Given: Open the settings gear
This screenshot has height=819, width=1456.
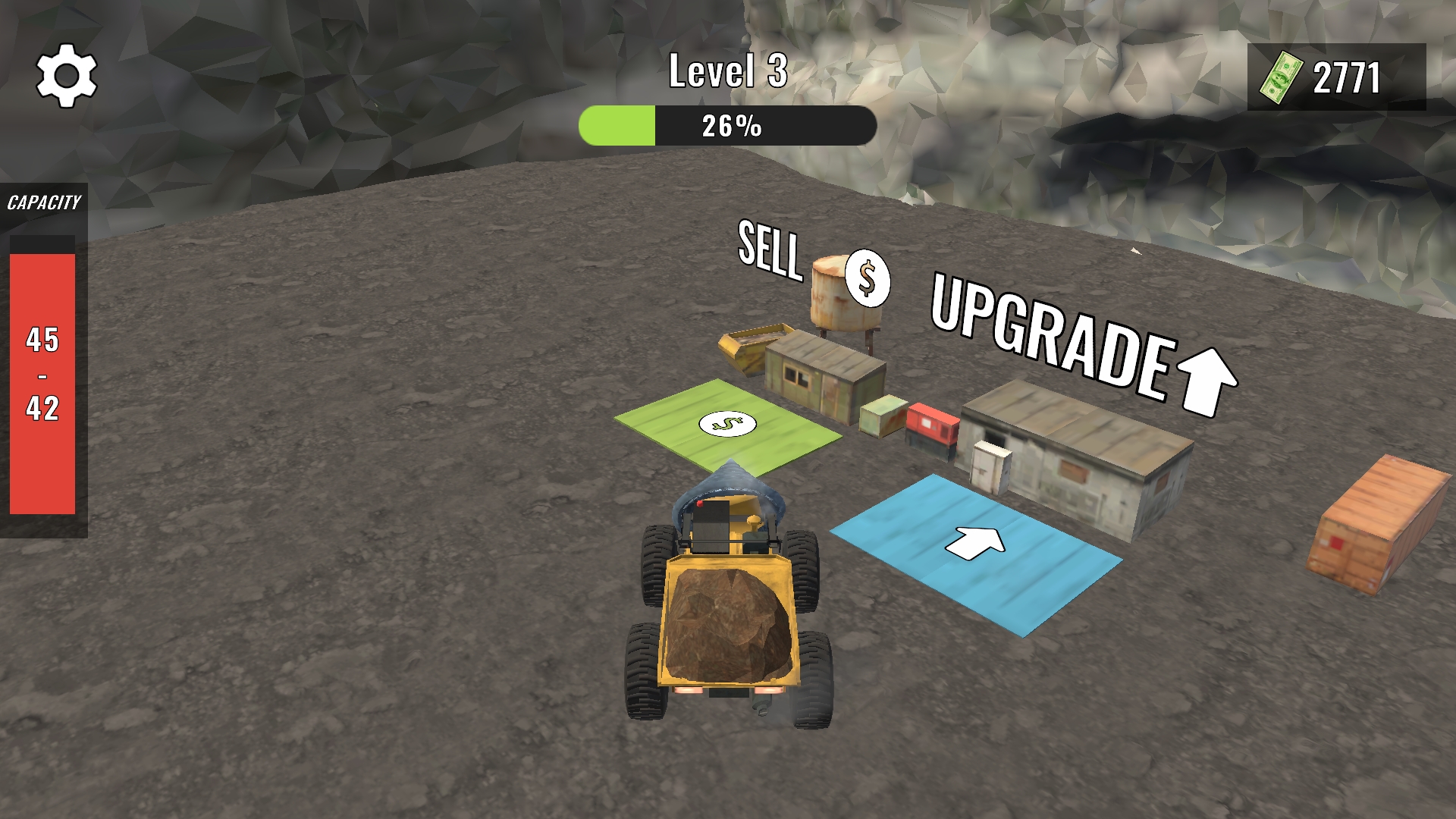Looking at the screenshot, I should coord(67,76).
